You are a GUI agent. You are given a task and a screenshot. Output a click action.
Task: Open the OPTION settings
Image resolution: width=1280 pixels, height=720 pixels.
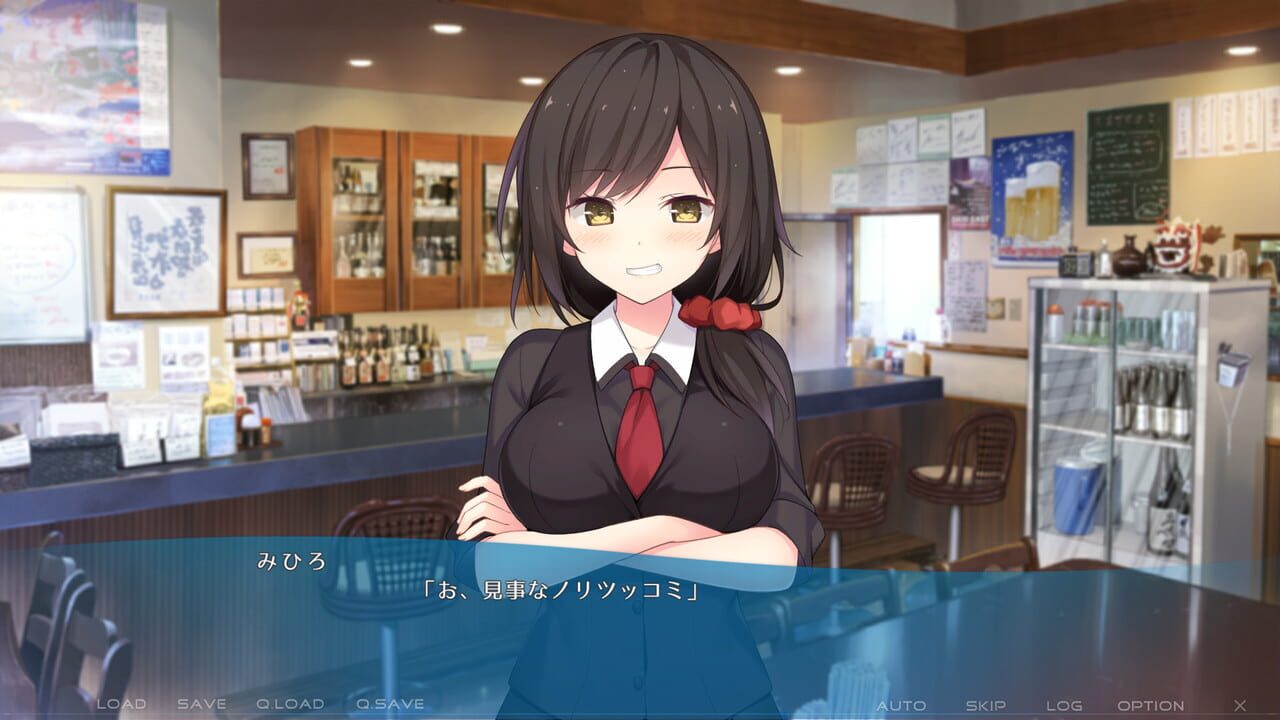[1151, 705]
